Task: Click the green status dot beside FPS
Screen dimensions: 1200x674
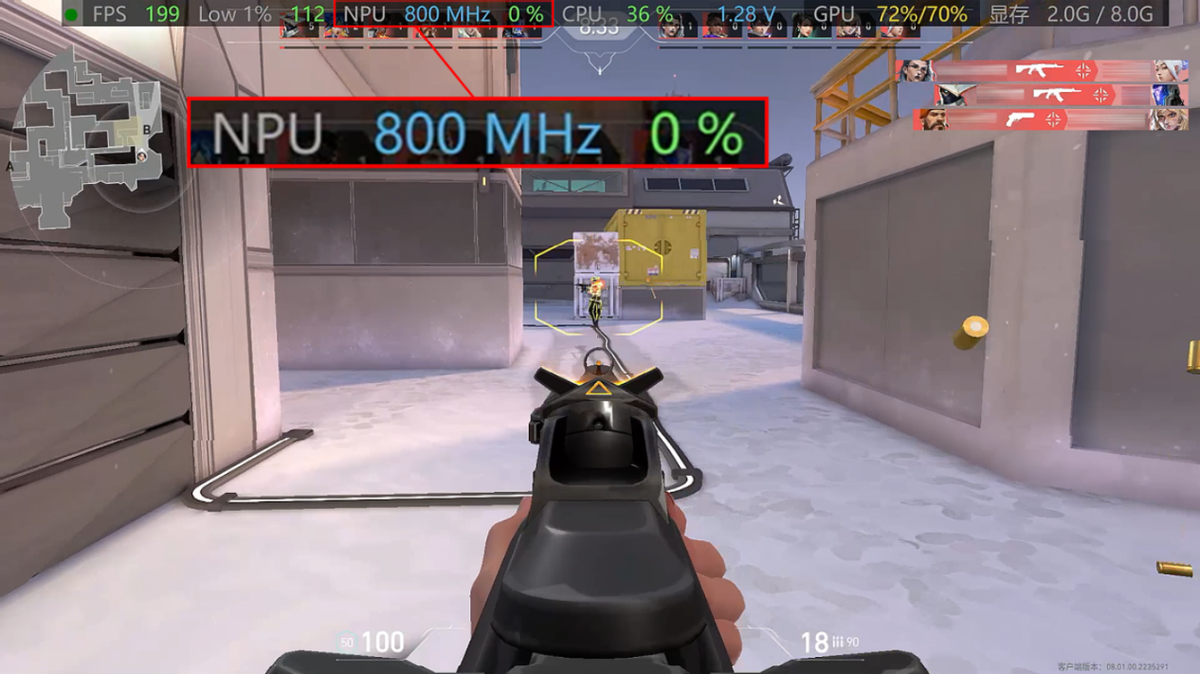Action: point(71,14)
